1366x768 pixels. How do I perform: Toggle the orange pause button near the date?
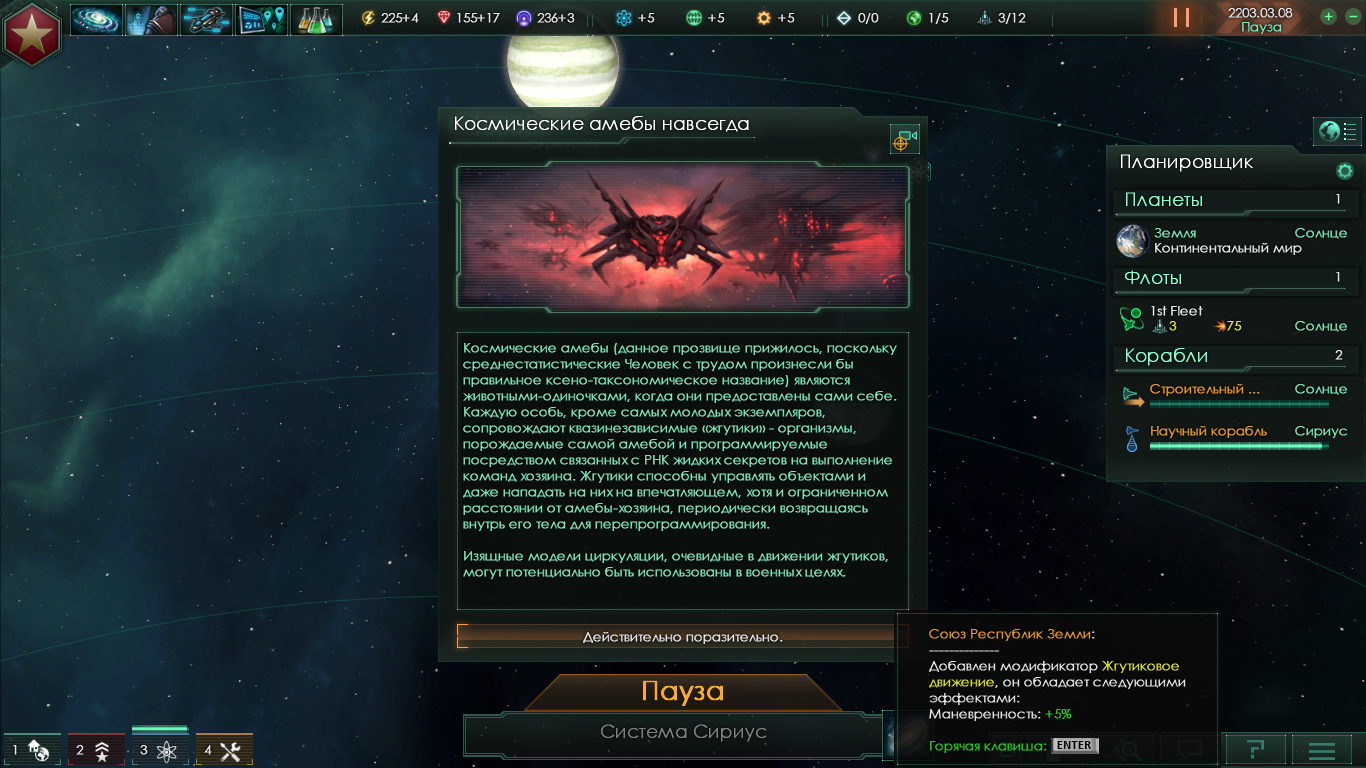click(1181, 18)
